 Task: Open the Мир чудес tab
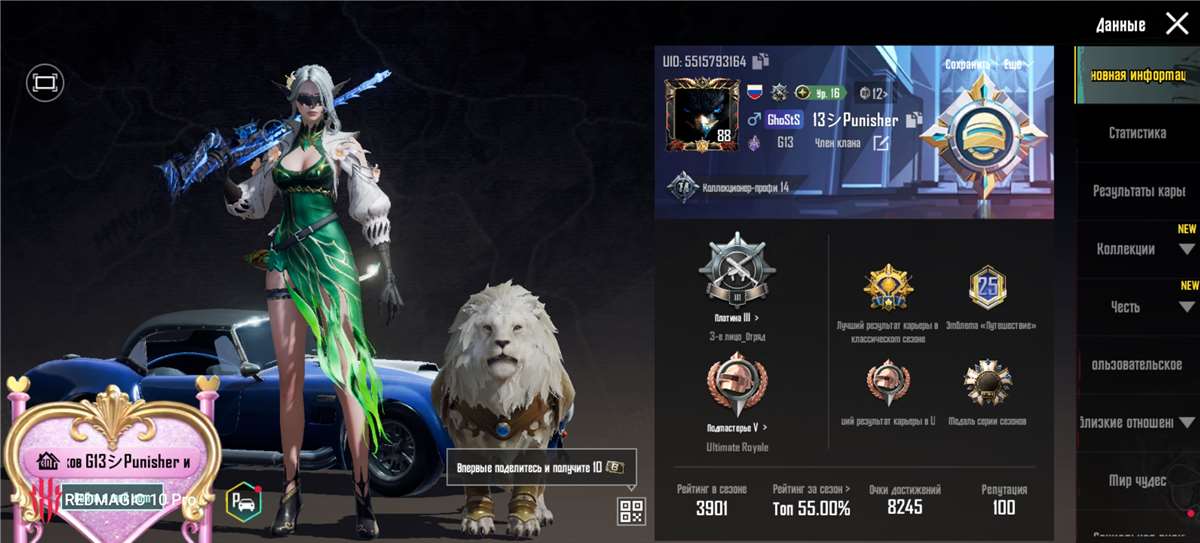point(1137,481)
